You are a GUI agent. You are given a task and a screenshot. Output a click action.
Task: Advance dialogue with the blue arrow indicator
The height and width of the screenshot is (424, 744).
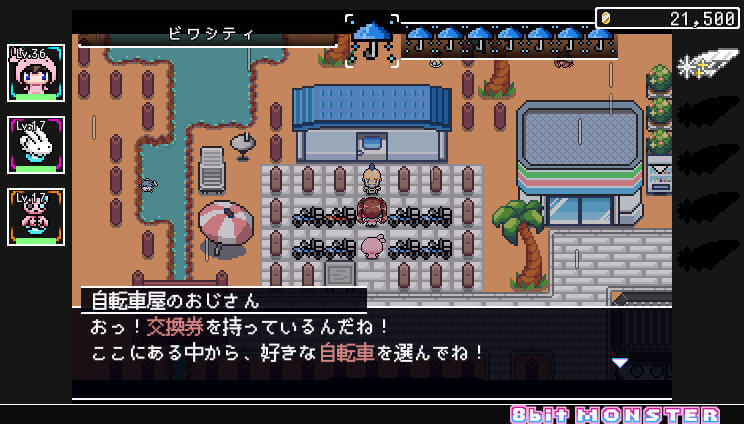620,363
